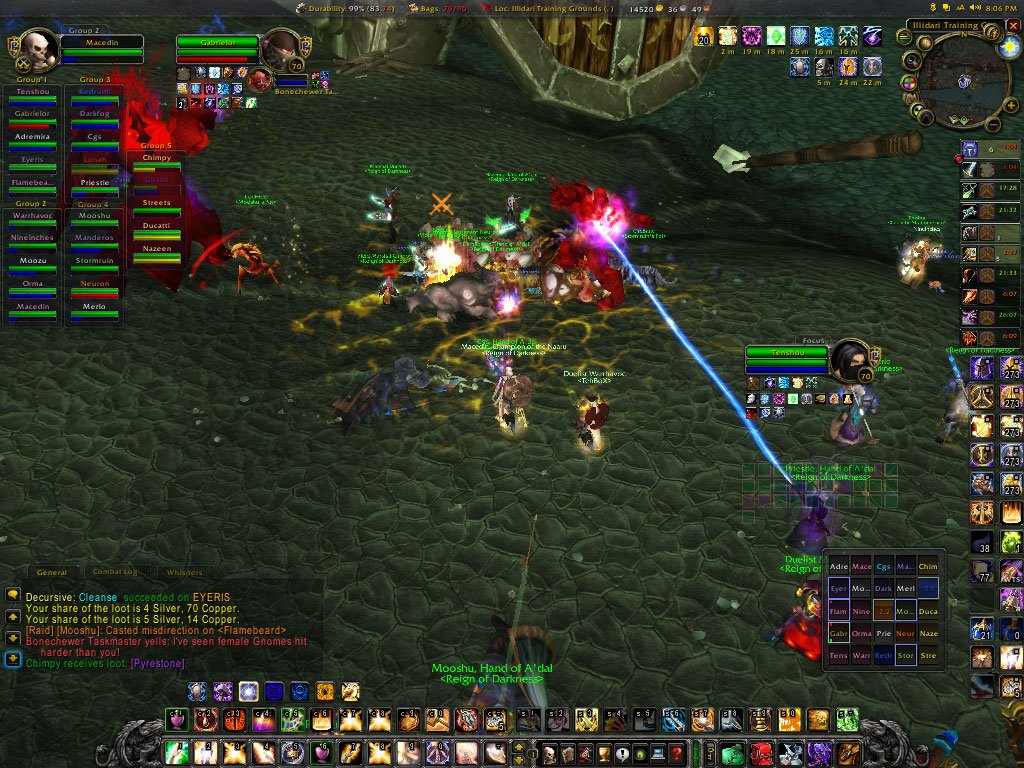Open the minimap tracking magnifying glass button
This screenshot has height=768, width=1024.
(911, 60)
